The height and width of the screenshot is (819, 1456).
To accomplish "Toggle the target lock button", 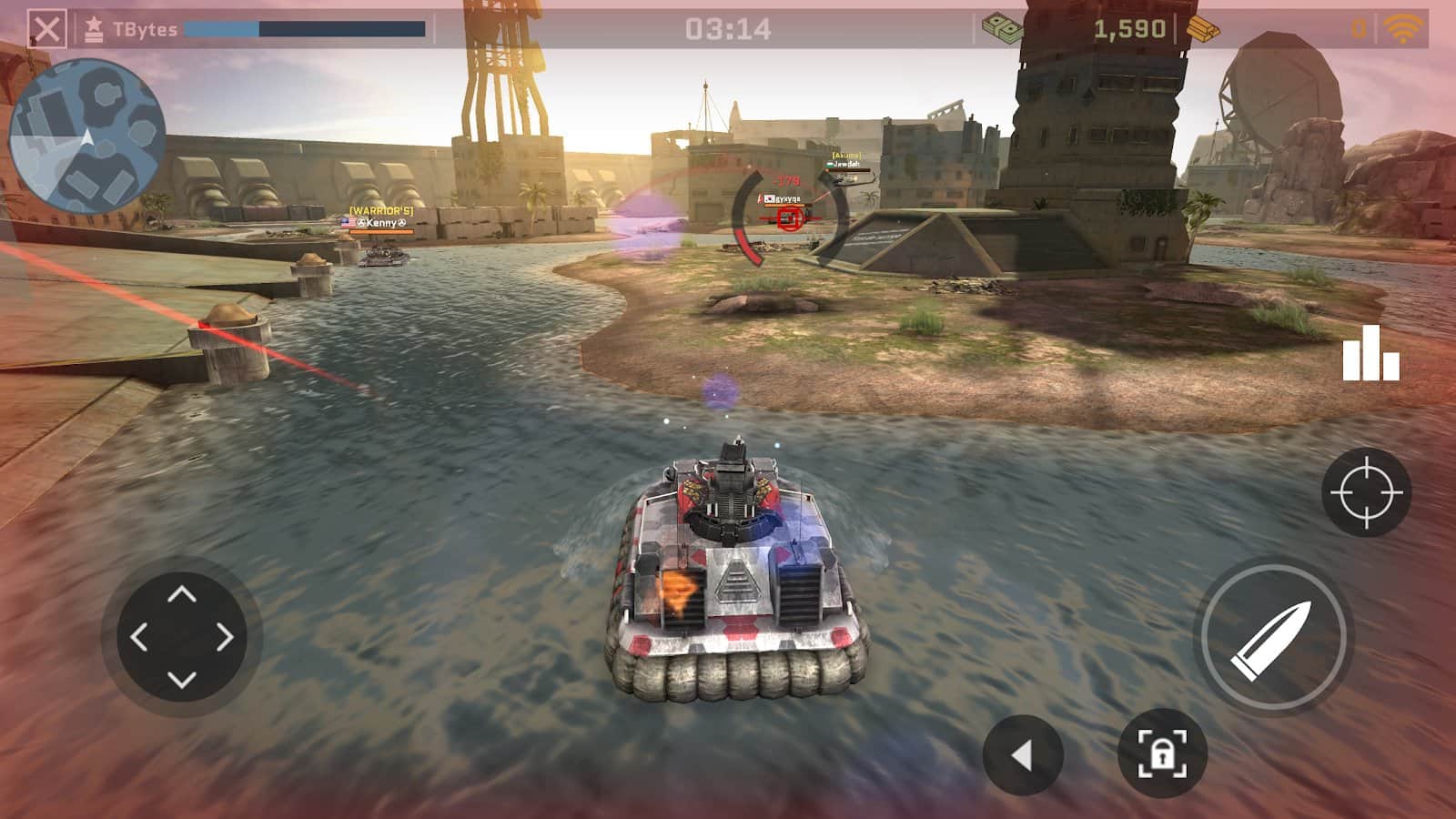I will [1162, 753].
